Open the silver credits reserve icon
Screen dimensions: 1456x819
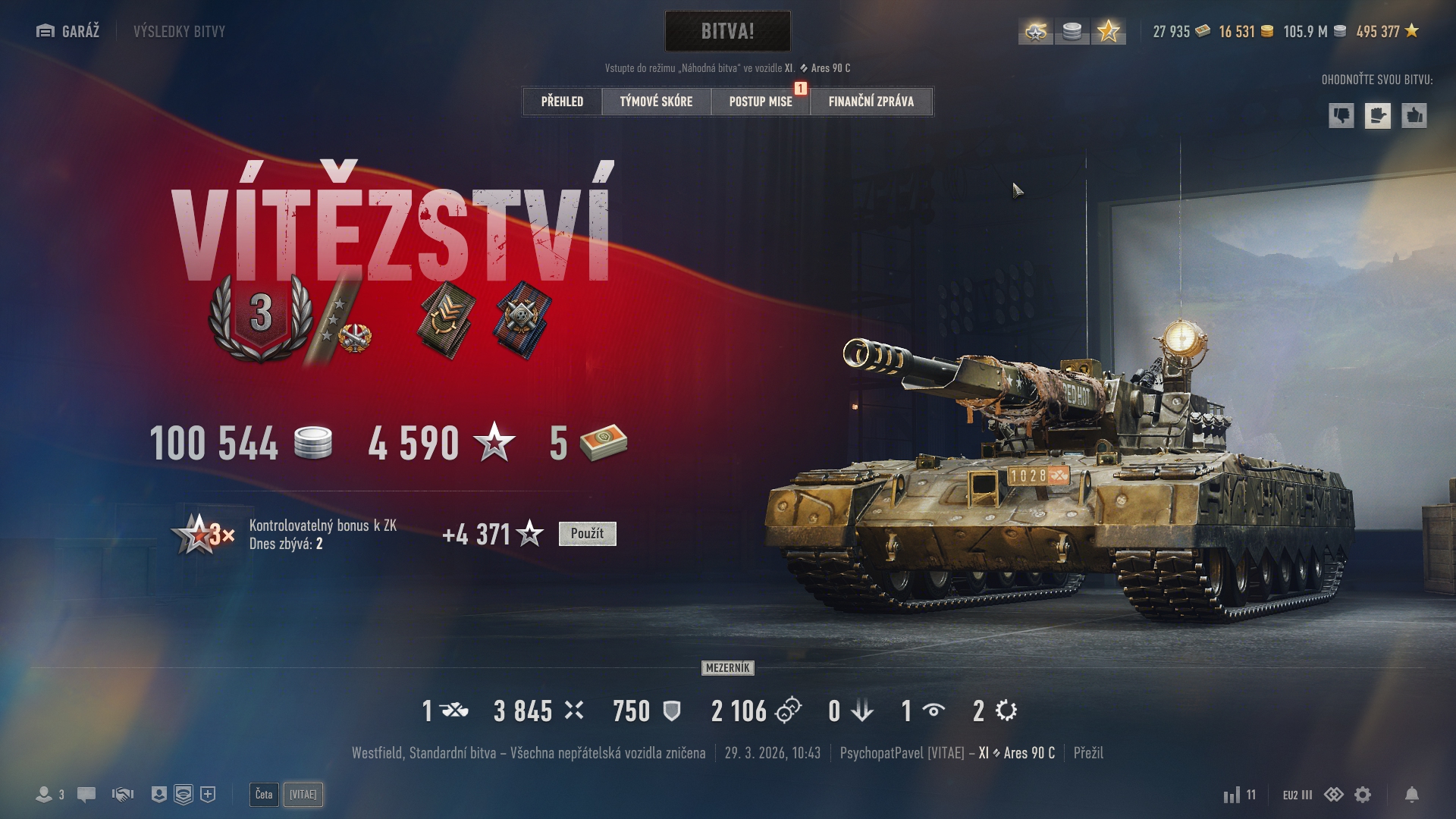click(1072, 32)
